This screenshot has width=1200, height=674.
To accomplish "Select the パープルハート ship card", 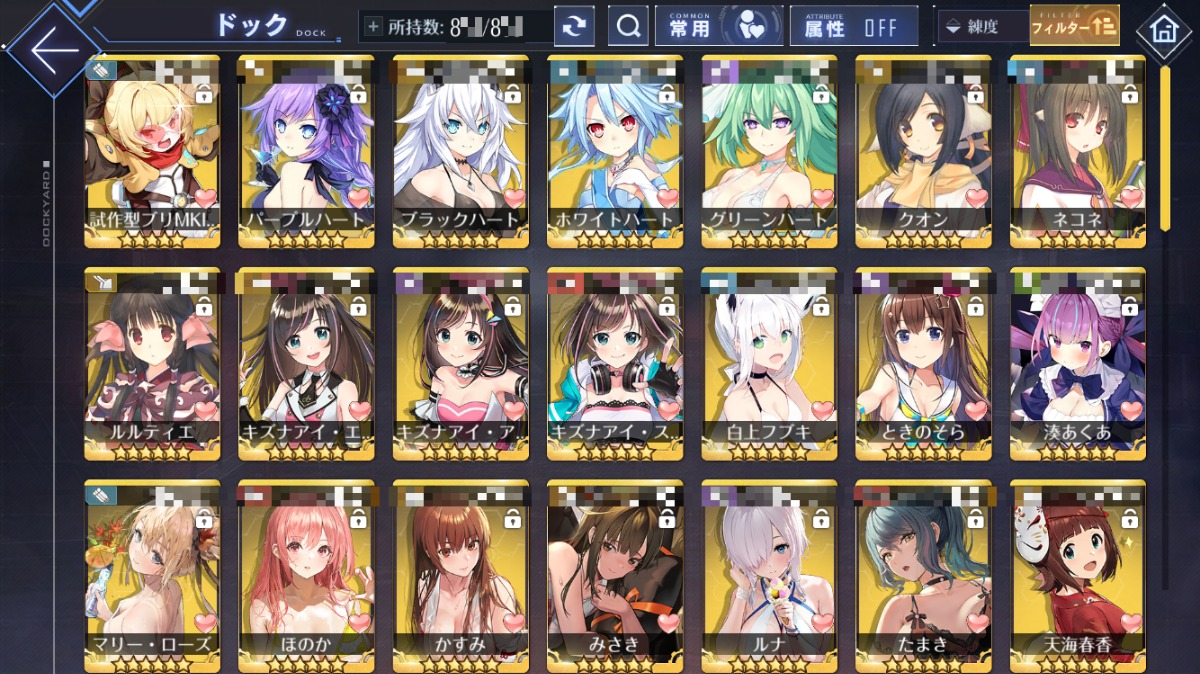I will (306, 150).
